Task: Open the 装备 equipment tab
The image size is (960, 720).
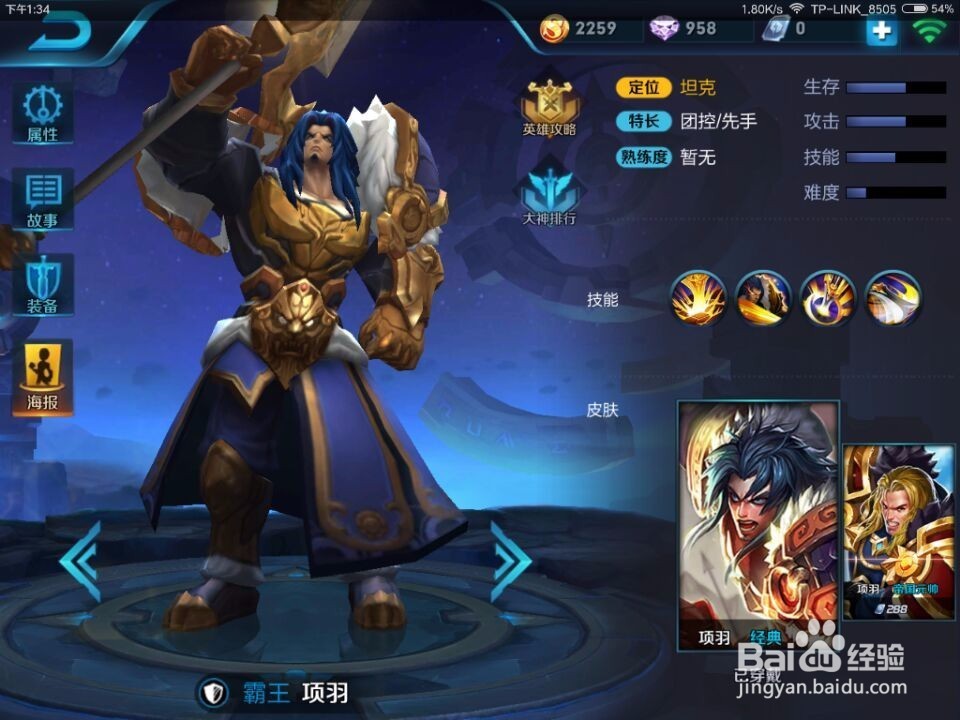Action: [43, 285]
